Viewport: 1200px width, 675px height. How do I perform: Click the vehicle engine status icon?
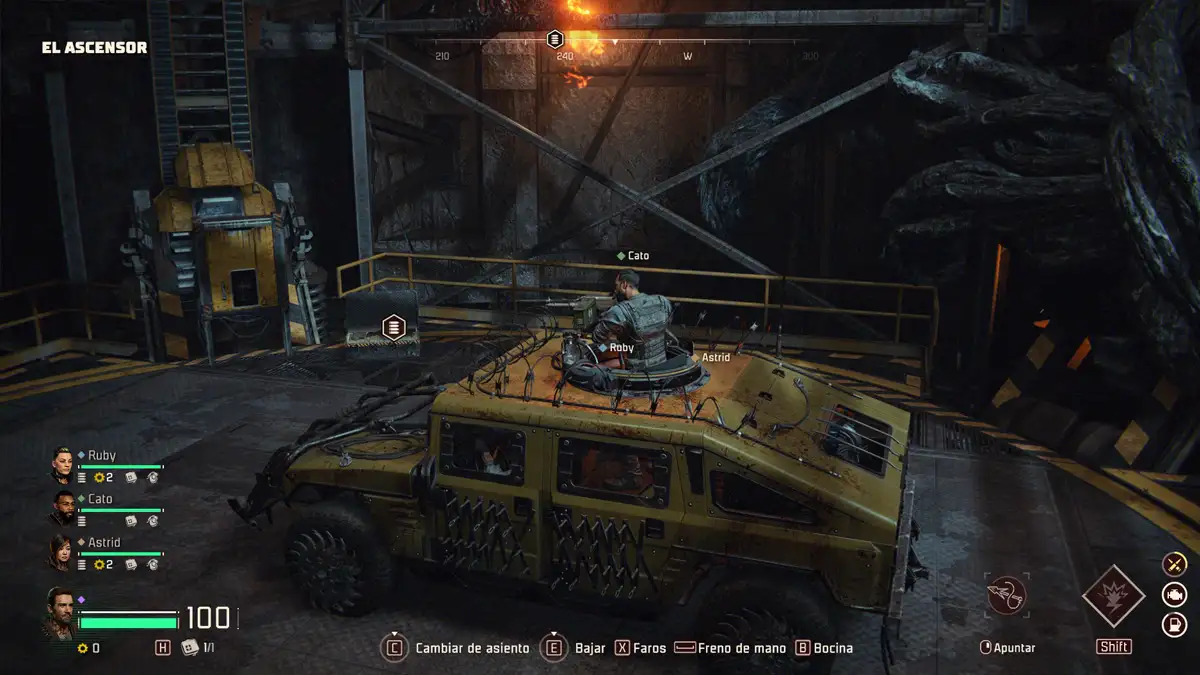click(1174, 595)
